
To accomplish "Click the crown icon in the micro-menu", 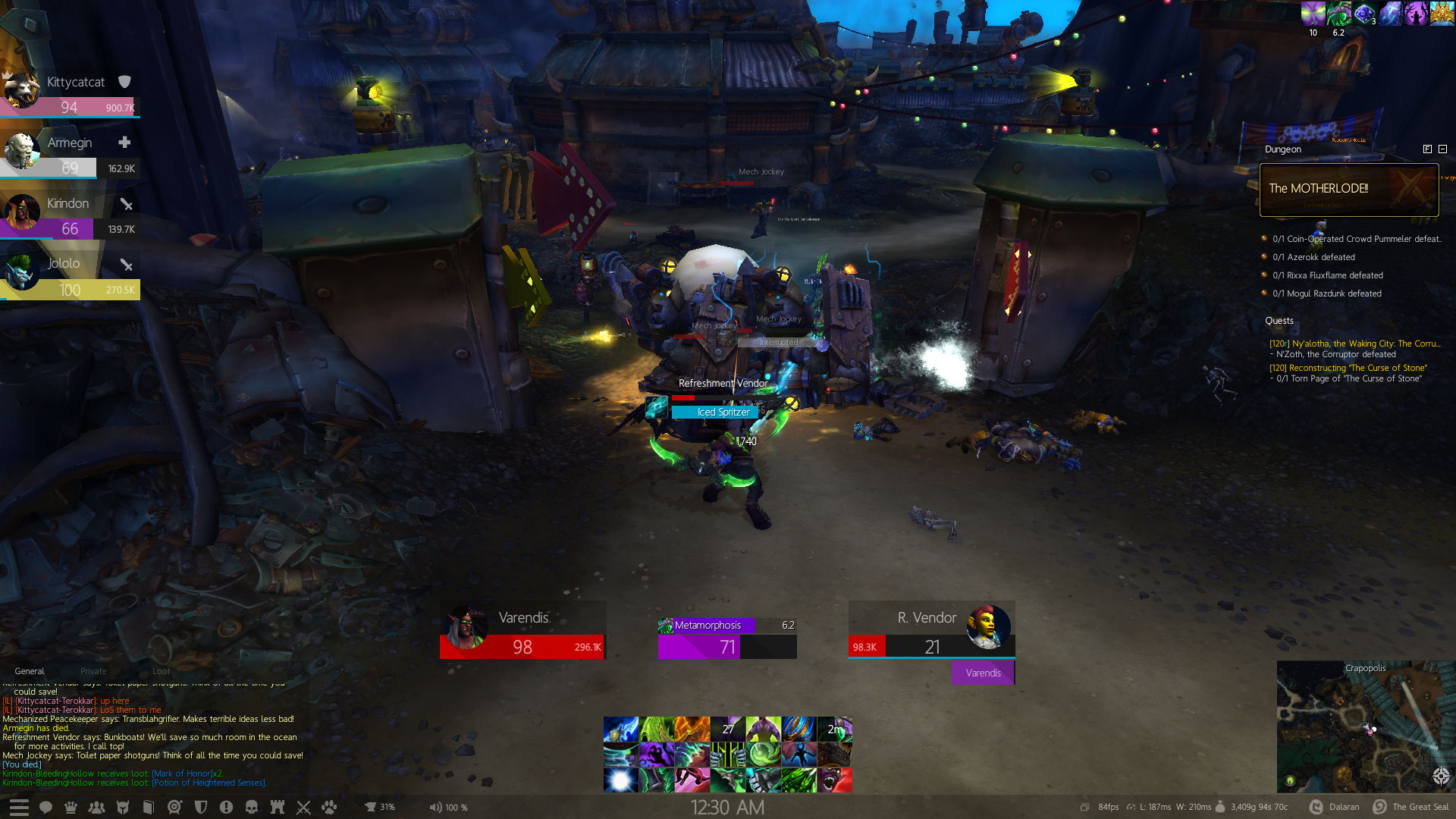I will [x=71, y=807].
